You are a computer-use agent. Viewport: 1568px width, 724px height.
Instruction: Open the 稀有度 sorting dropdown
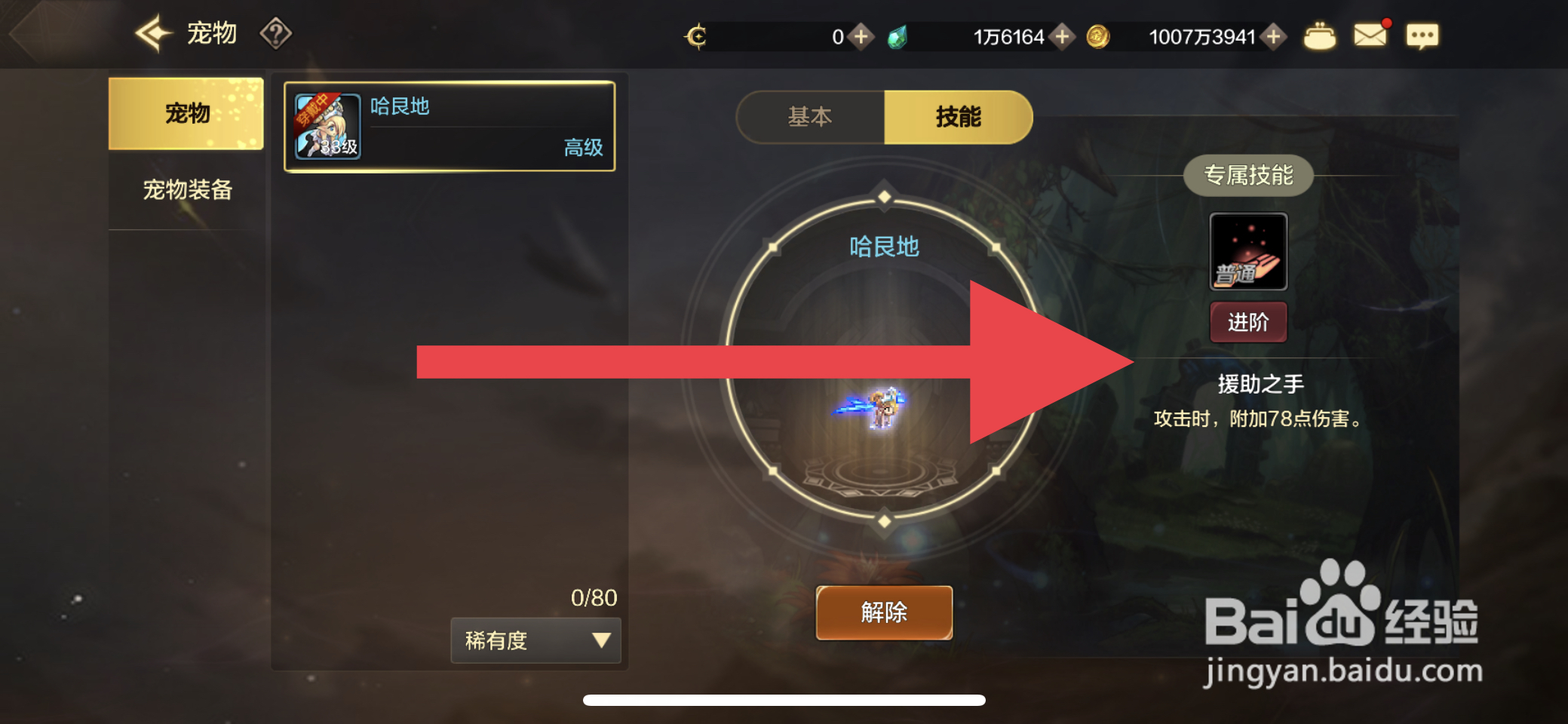tap(535, 640)
